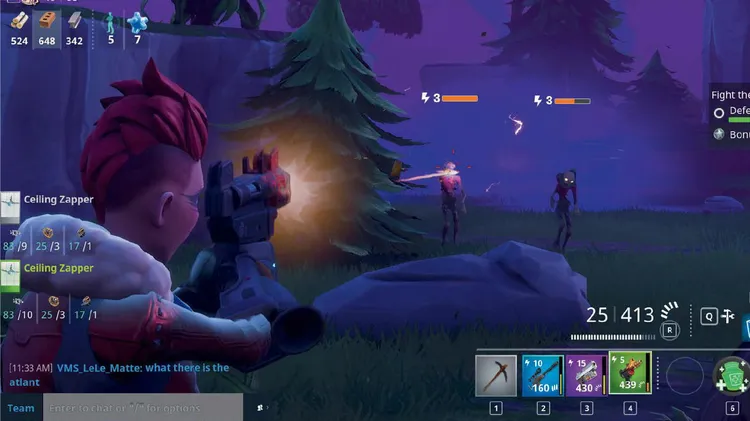Select the pickaxe hotbar slot
Screen dimensions: 750x421
(x=496, y=376)
